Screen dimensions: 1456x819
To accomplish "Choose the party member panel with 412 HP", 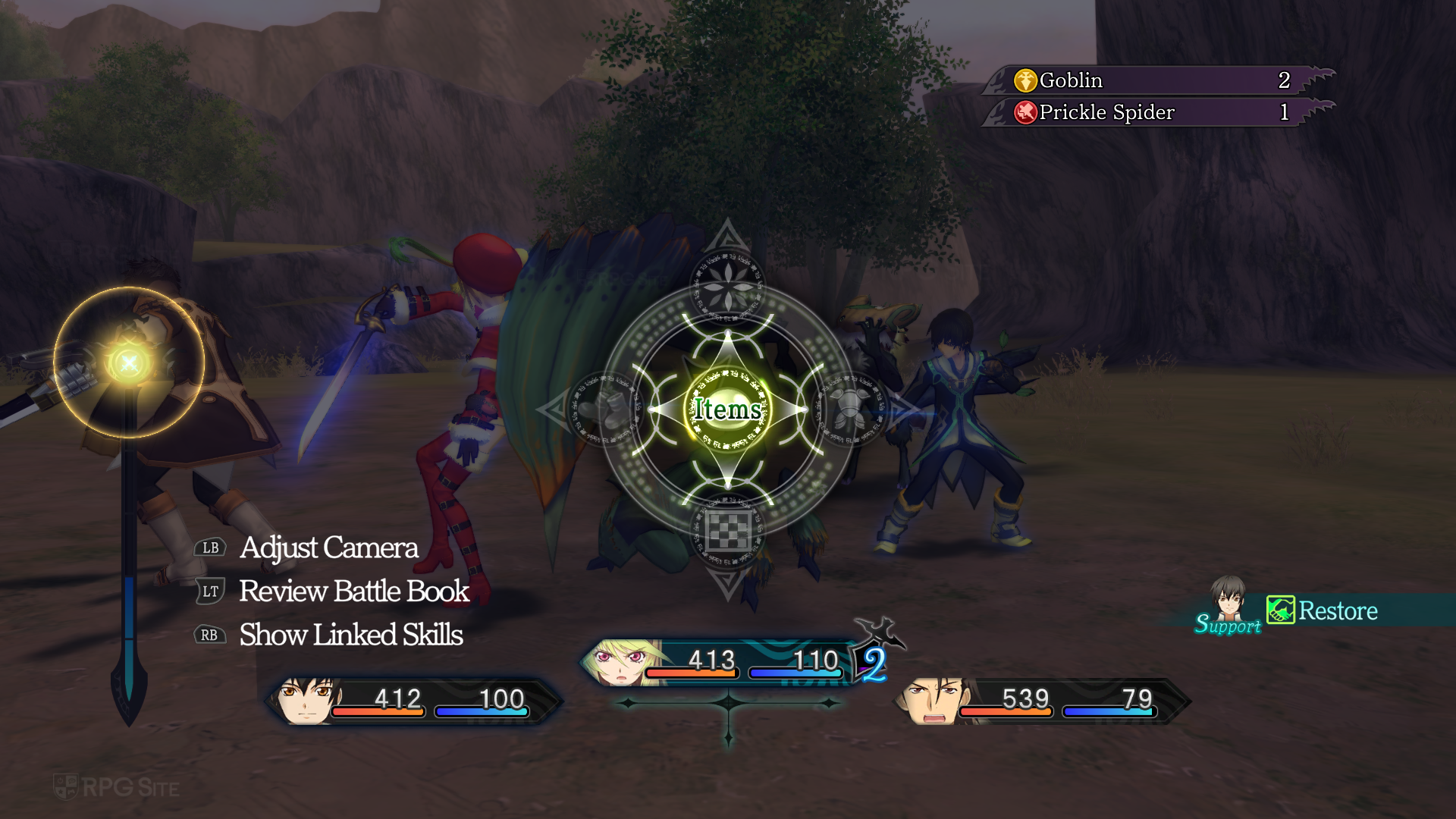I will click(x=413, y=701).
